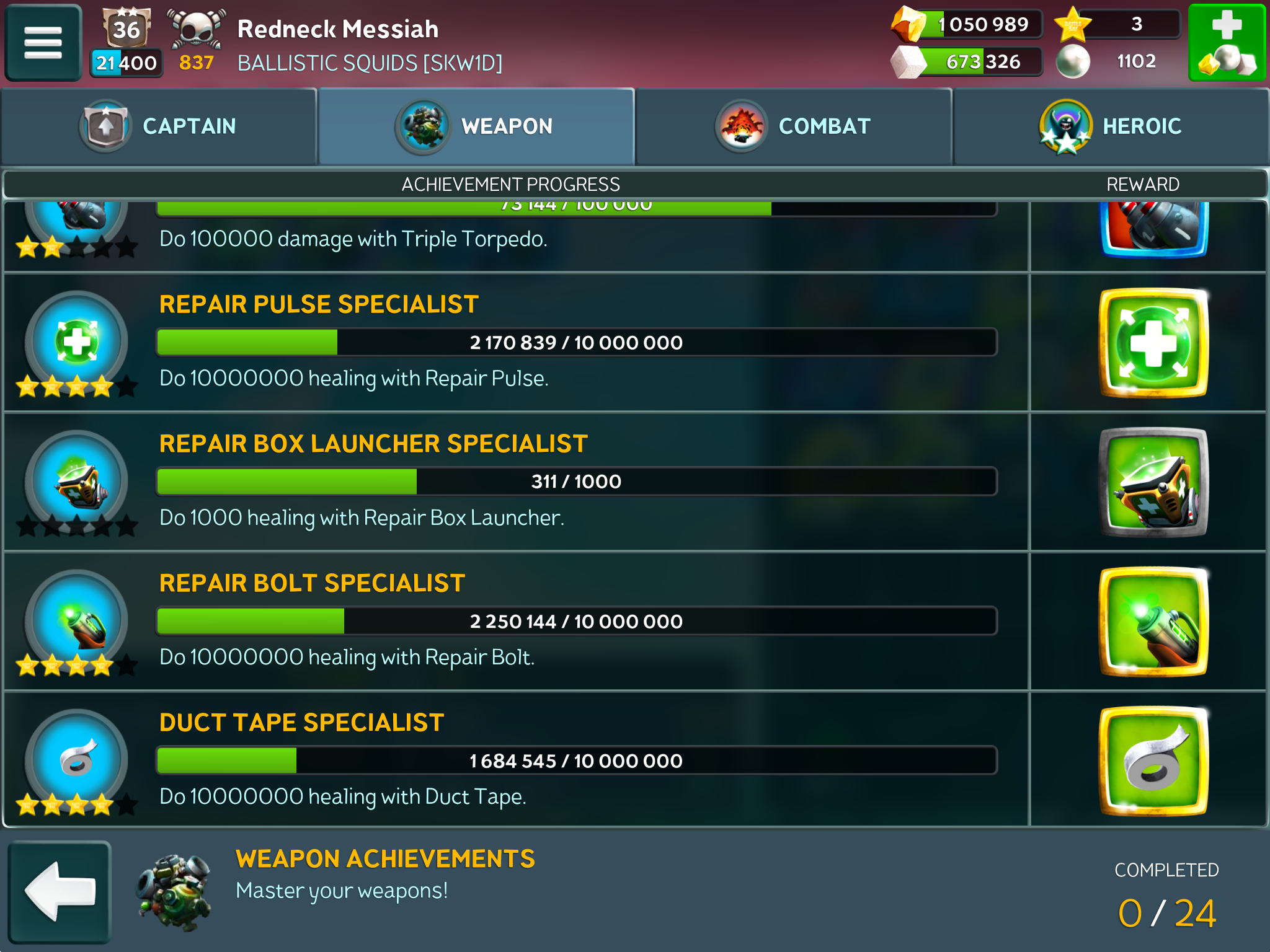The width and height of the screenshot is (1270, 952).
Task: Open the hamburger main menu
Action: coord(43,42)
